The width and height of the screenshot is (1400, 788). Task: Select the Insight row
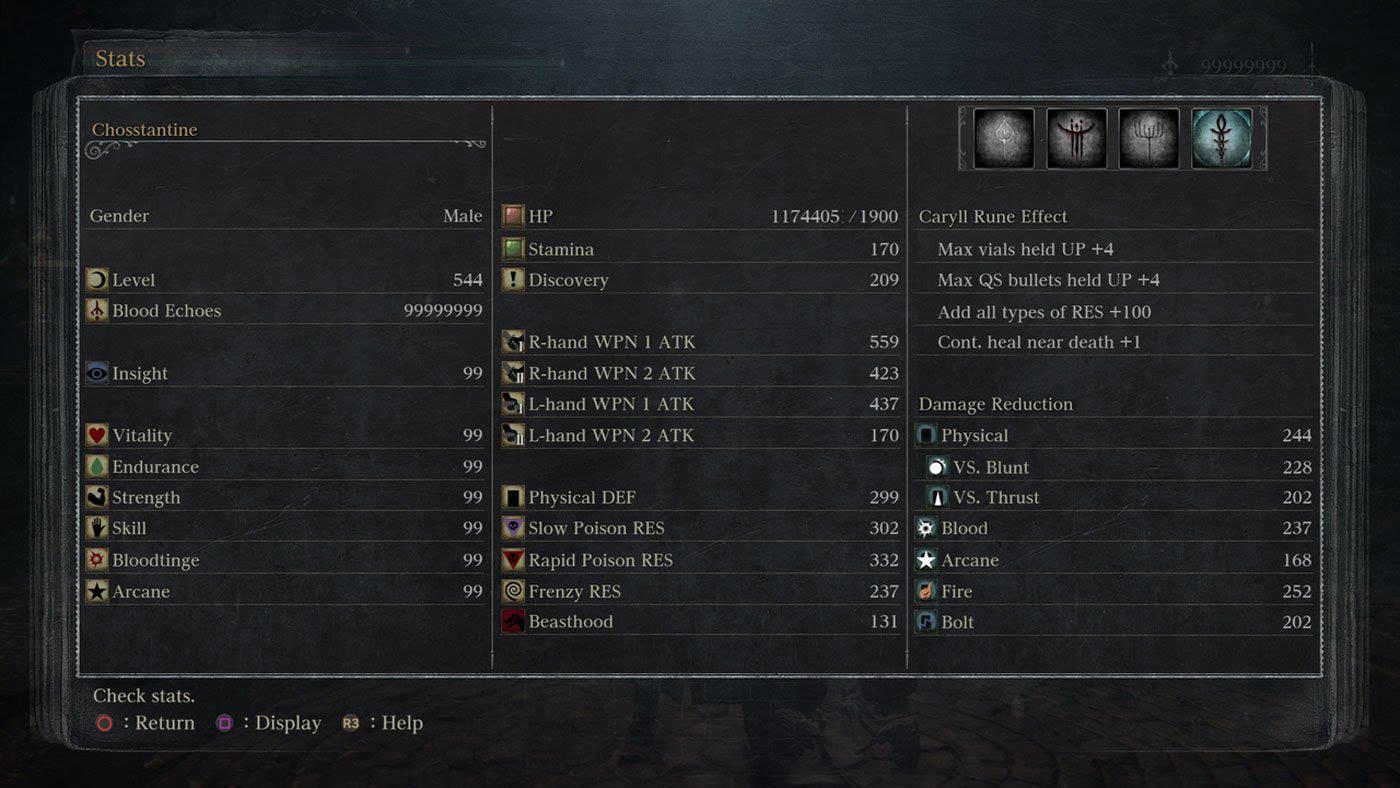point(285,373)
